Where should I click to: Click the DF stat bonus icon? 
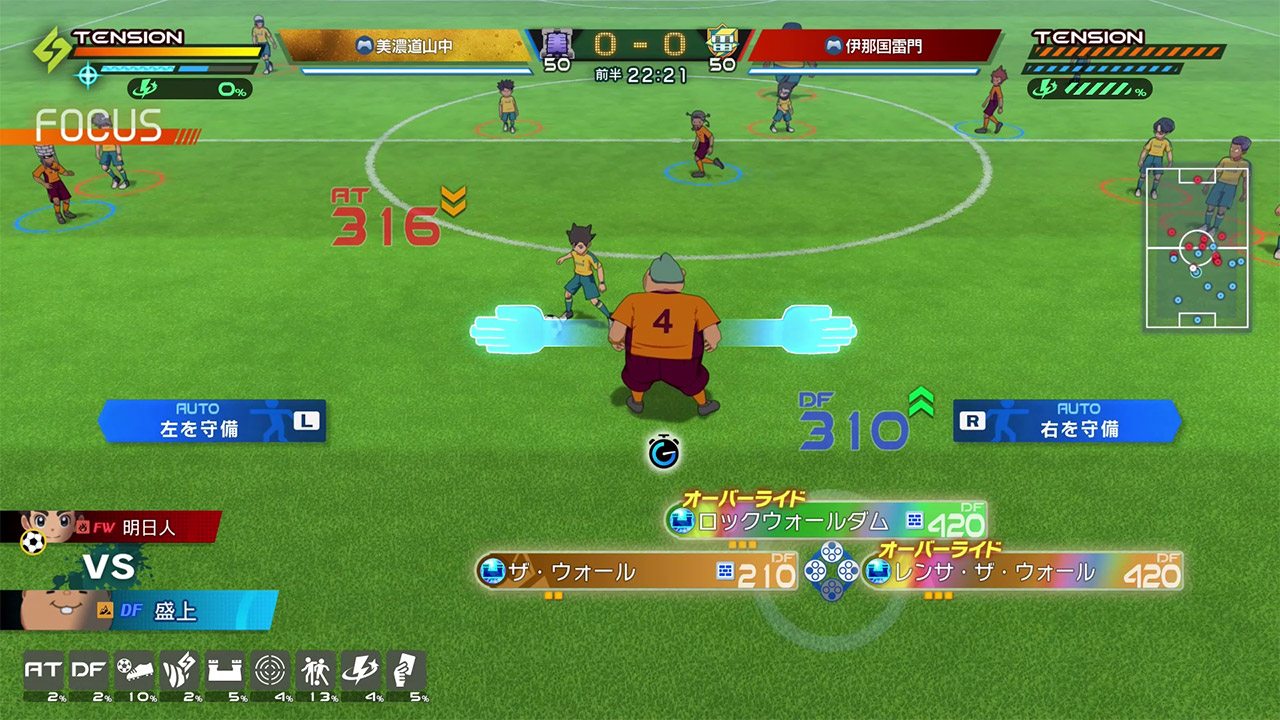click(x=88, y=672)
